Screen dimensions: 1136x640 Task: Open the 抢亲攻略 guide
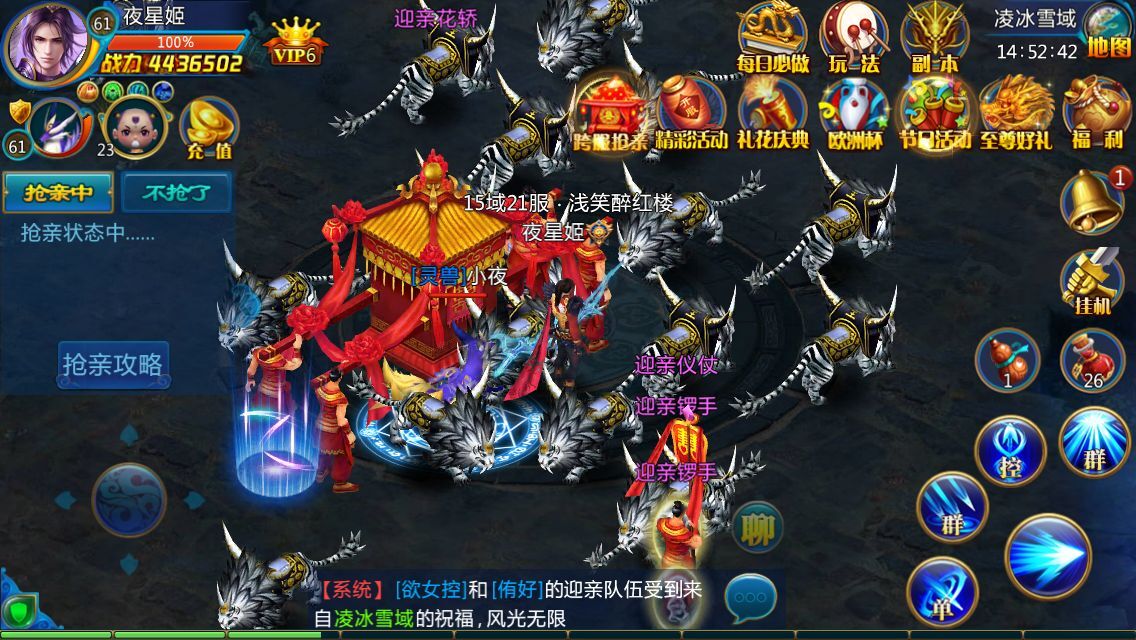point(112,365)
